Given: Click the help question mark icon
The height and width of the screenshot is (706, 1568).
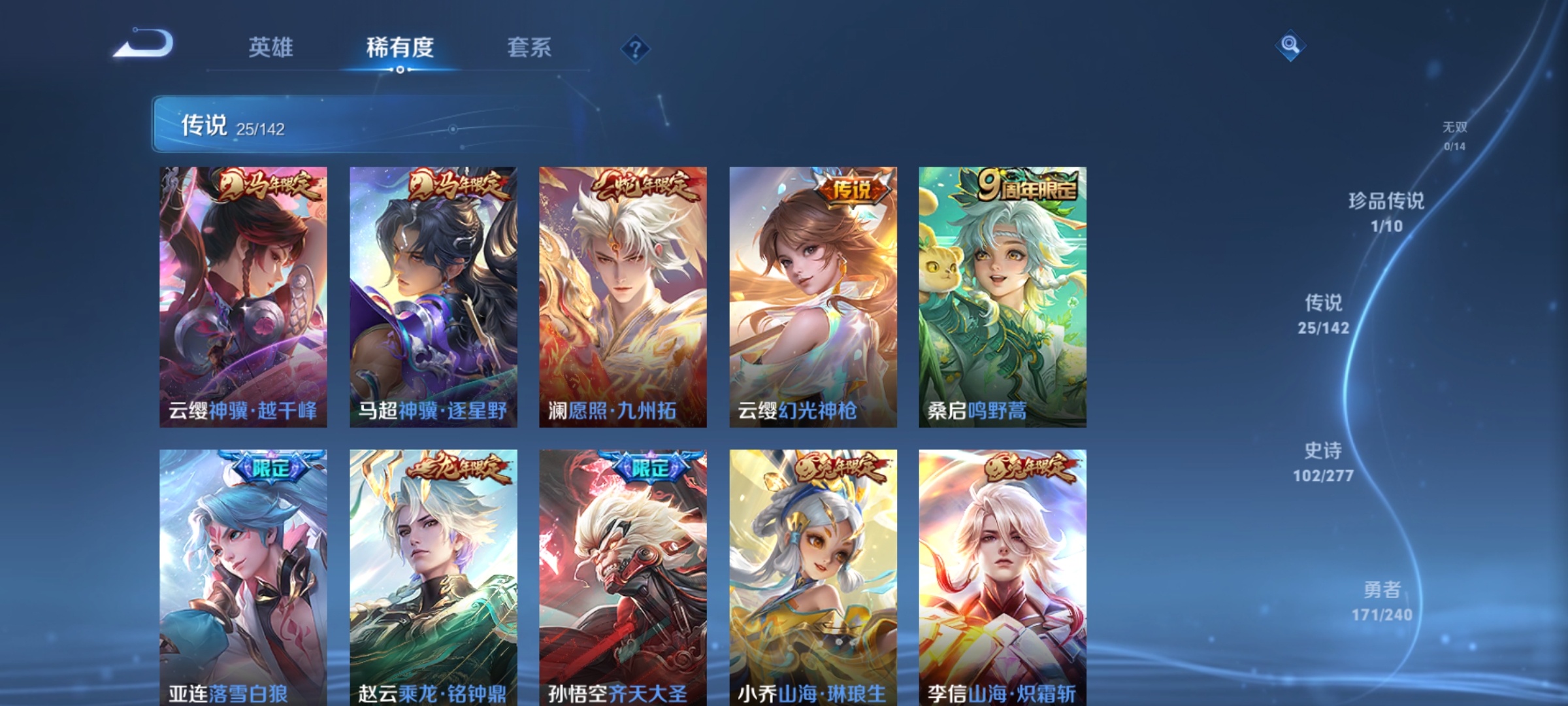Looking at the screenshot, I should pyautogui.click(x=634, y=48).
